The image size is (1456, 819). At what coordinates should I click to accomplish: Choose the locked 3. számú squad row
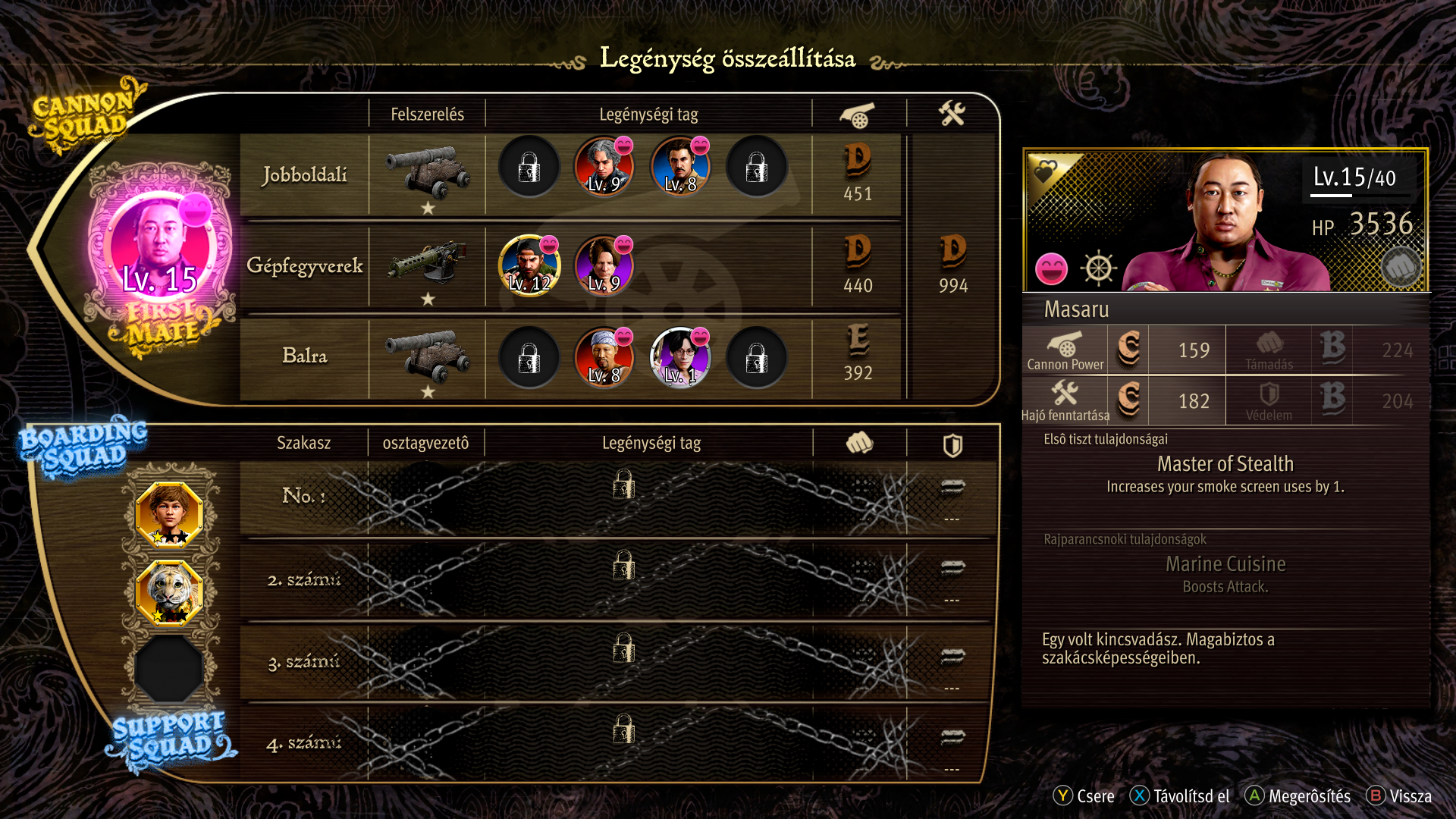tap(623, 661)
